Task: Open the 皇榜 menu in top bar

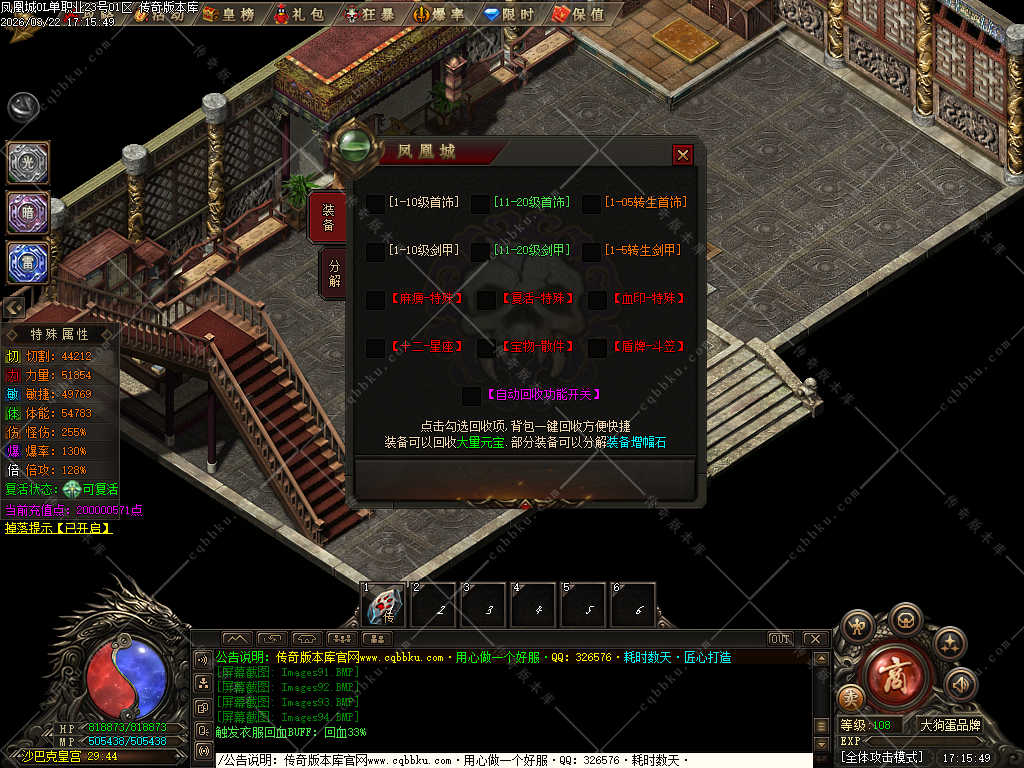Action: point(228,14)
